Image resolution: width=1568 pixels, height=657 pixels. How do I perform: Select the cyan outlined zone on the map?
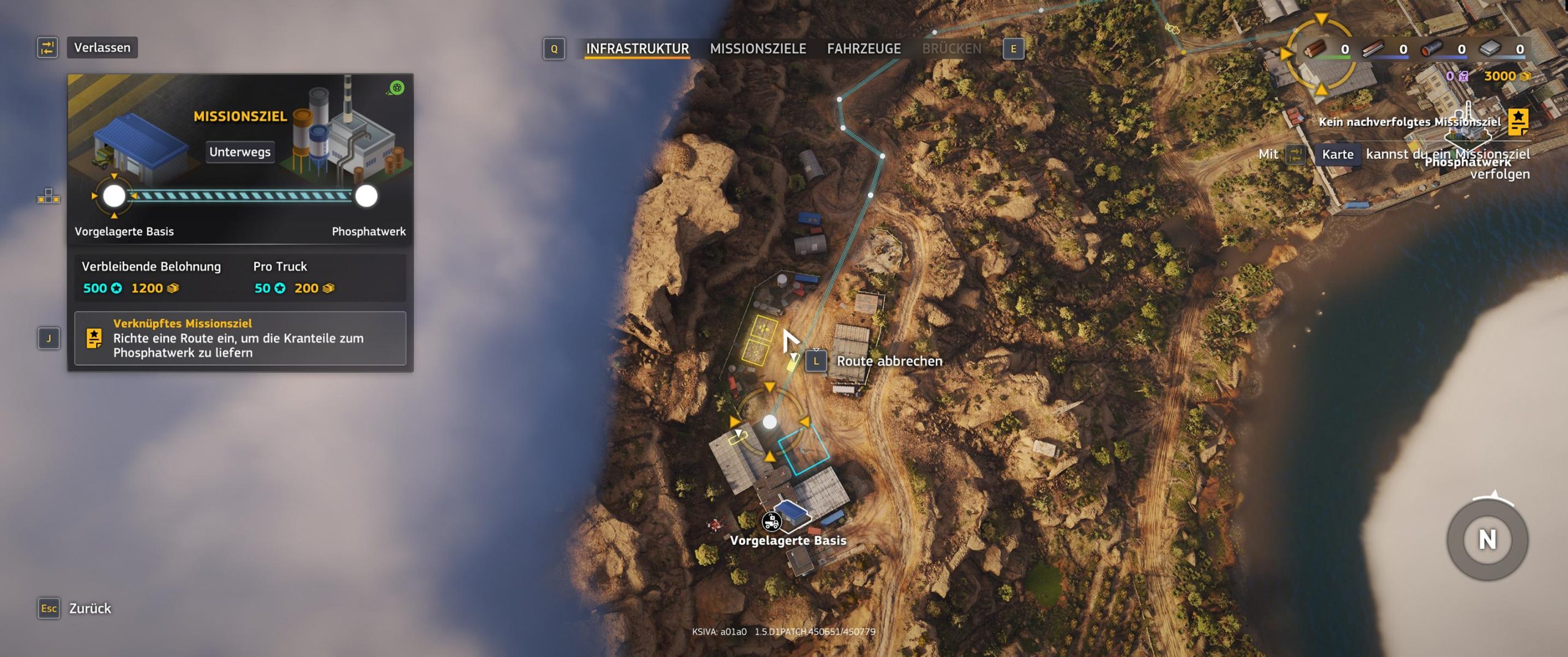[x=803, y=451]
